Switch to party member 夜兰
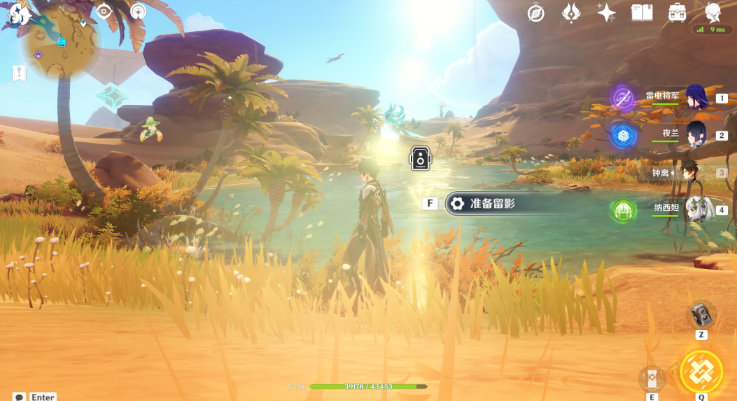This screenshot has width=737, height=401. coord(694,134)
